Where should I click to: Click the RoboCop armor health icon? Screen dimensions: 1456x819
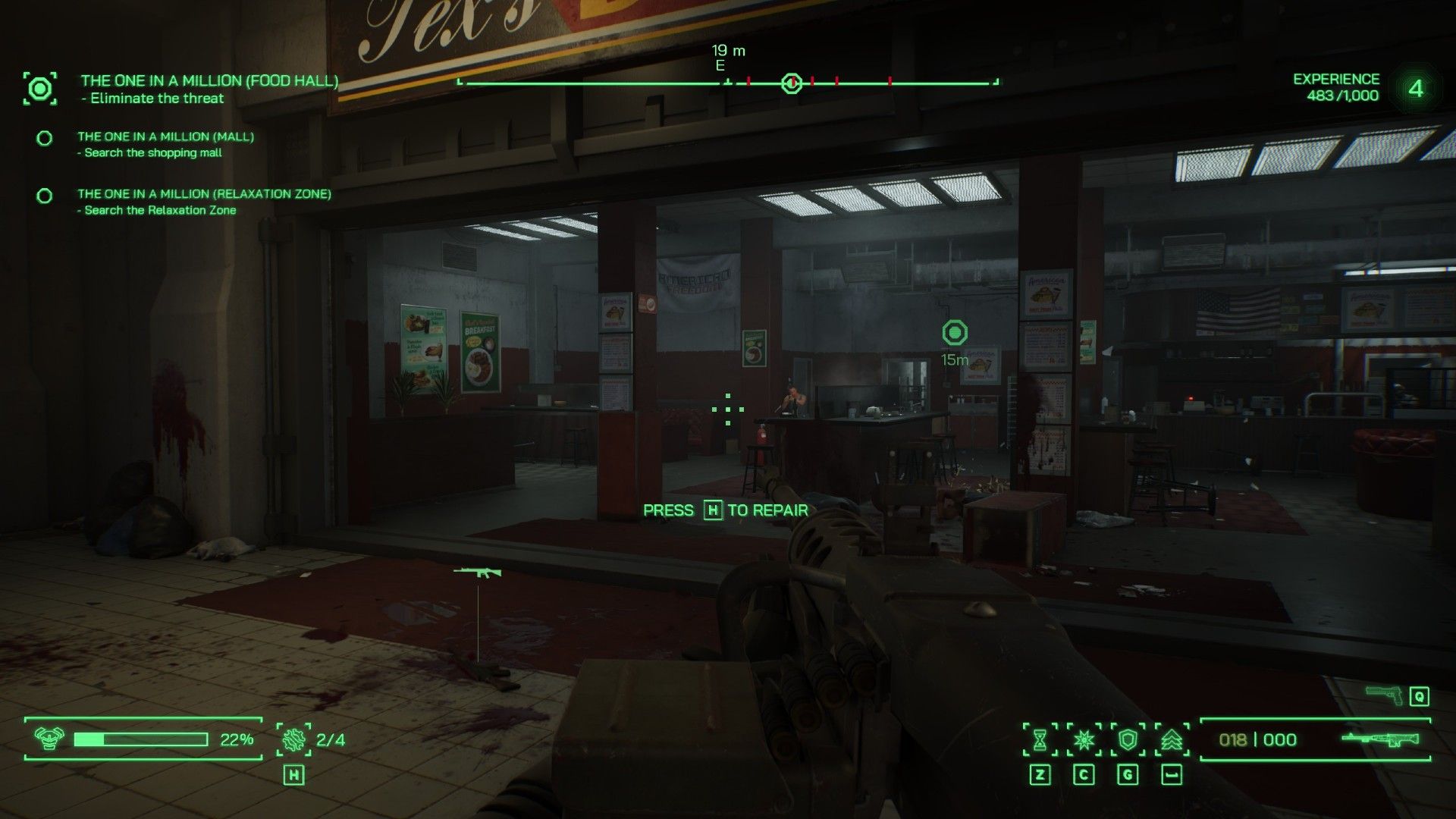(50, 739)
